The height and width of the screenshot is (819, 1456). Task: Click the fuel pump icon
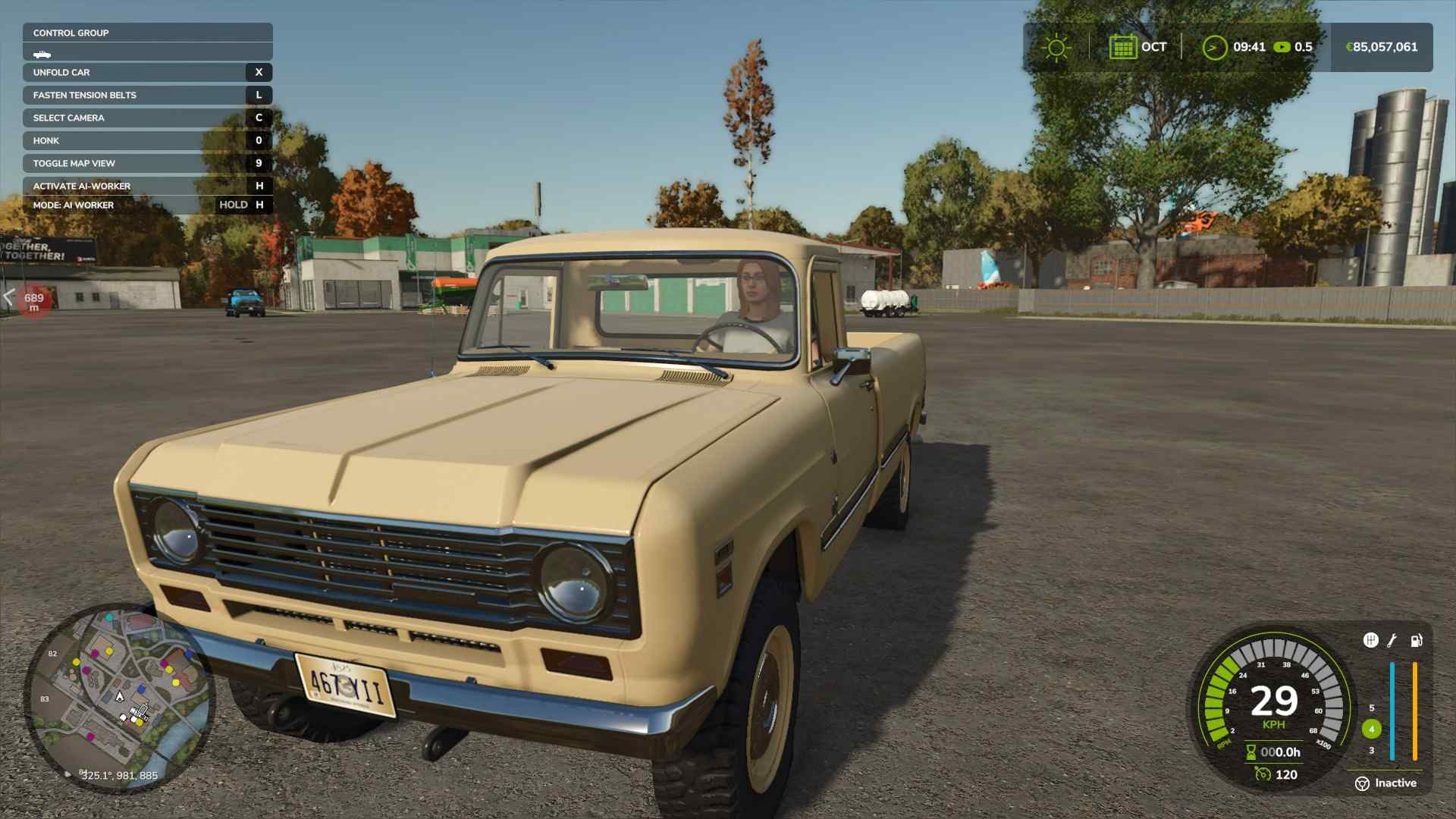click(1416, 641)
